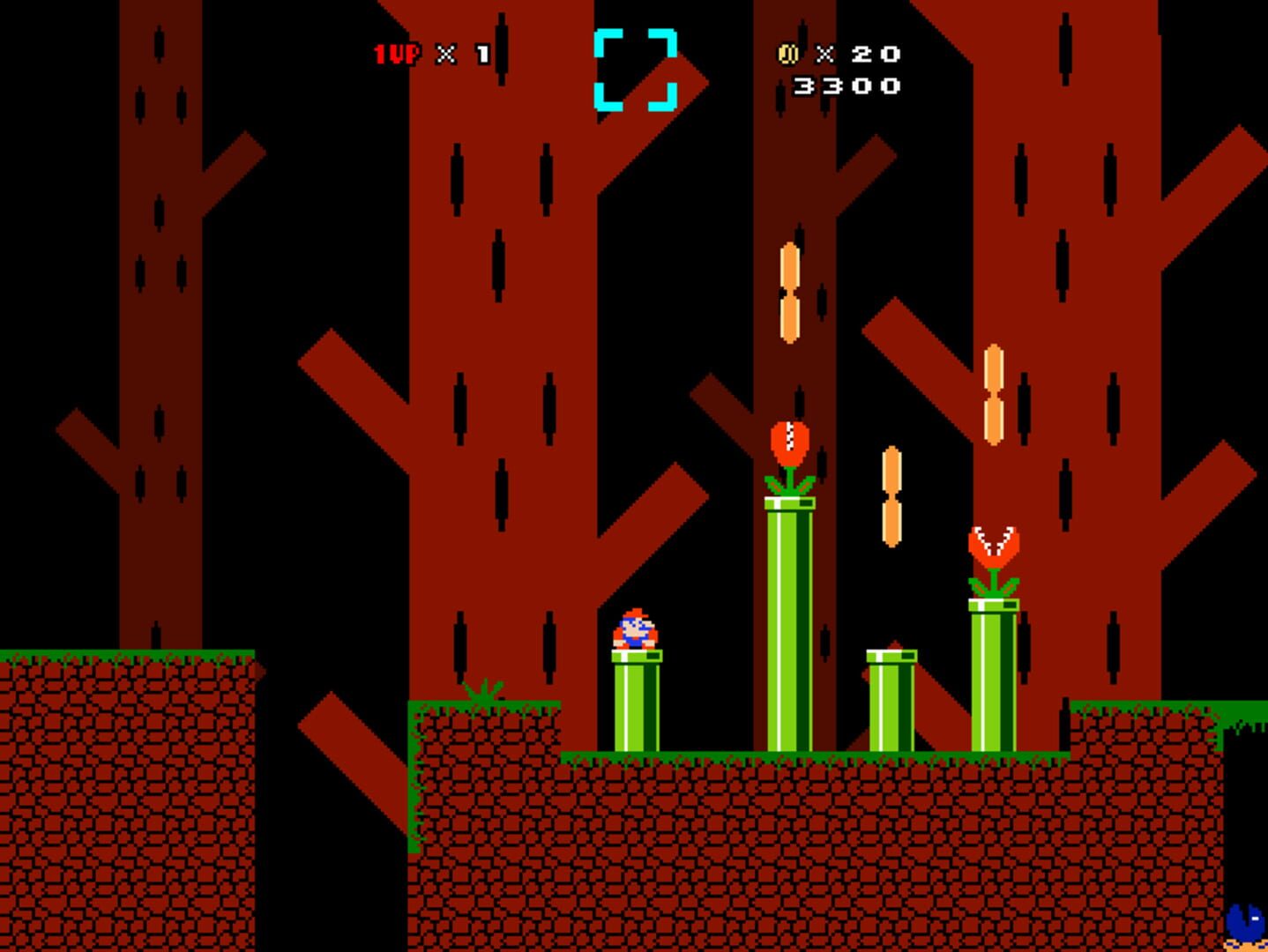Viewport: 1268px width, 952px height.
Task: Click the coin counter showing X 20
Action: 860,55
